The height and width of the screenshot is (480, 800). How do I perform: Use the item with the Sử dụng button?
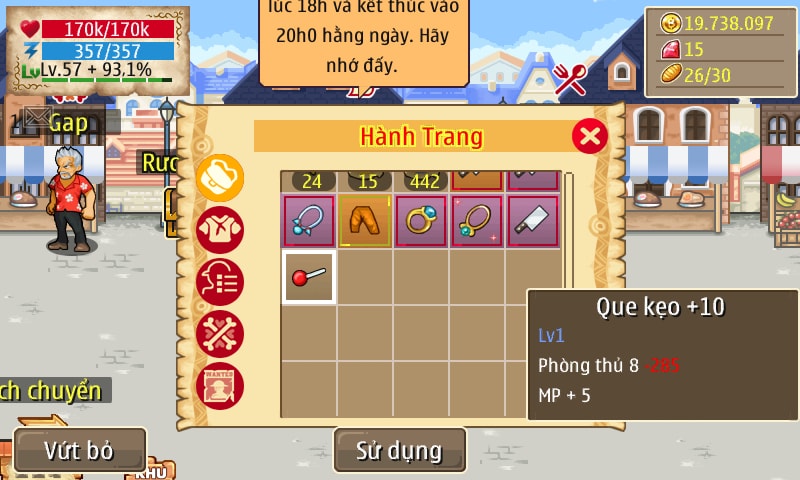click(399, 450)
